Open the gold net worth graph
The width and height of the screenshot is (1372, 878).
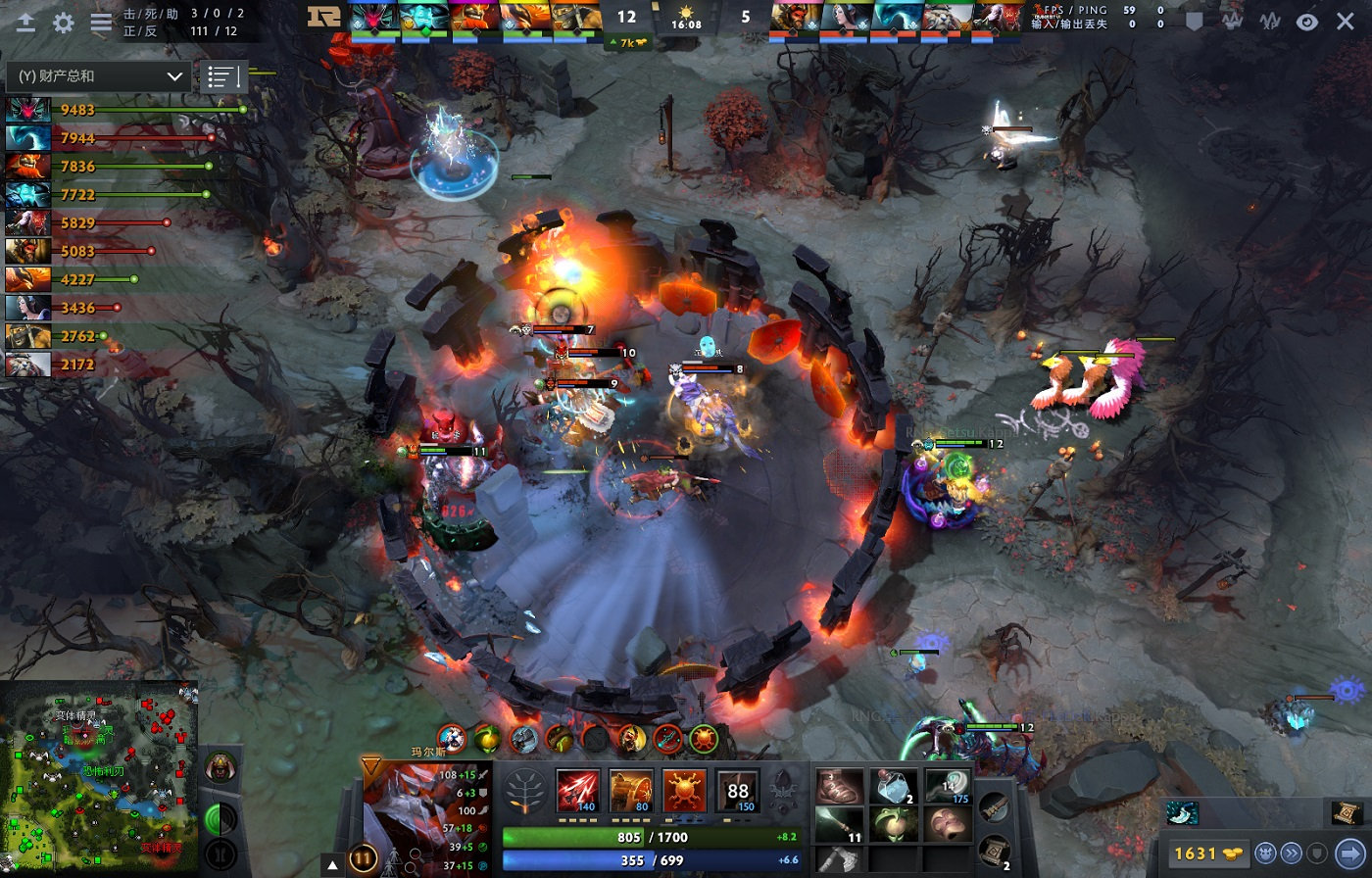point(1232,21)
